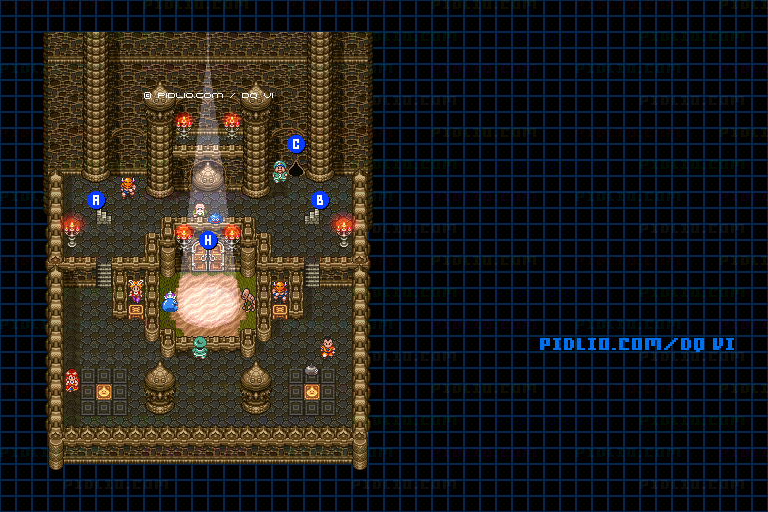Select the blue map marker A
Screen dimensions: 768x512
coord(96,199)
